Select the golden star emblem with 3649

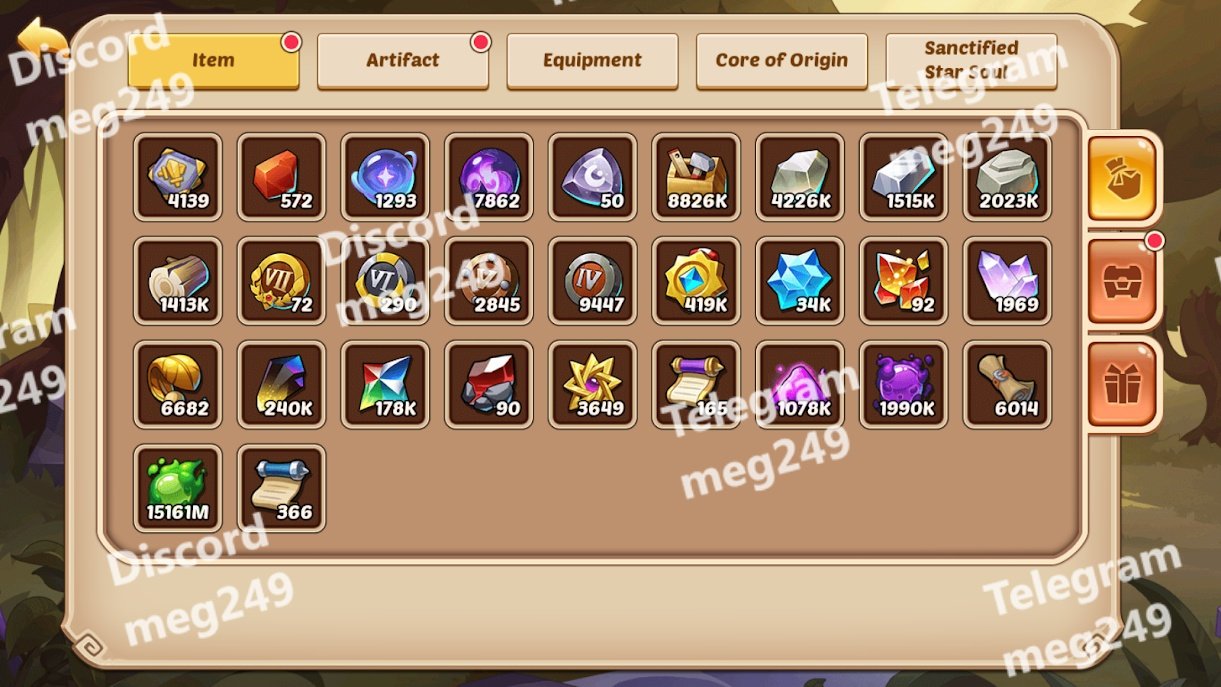click(592, 385)
